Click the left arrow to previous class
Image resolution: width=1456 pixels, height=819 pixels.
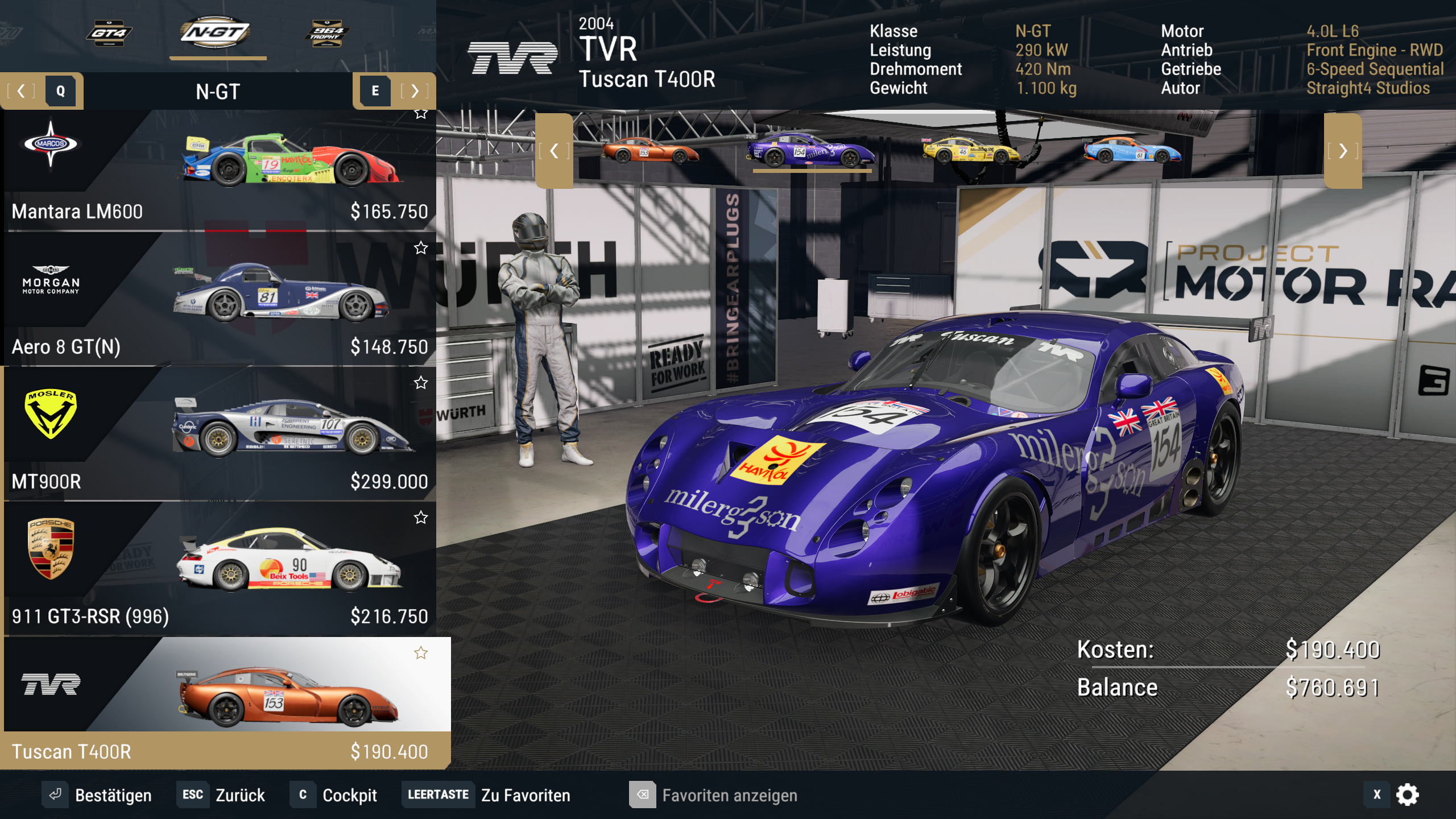[21, 91]
